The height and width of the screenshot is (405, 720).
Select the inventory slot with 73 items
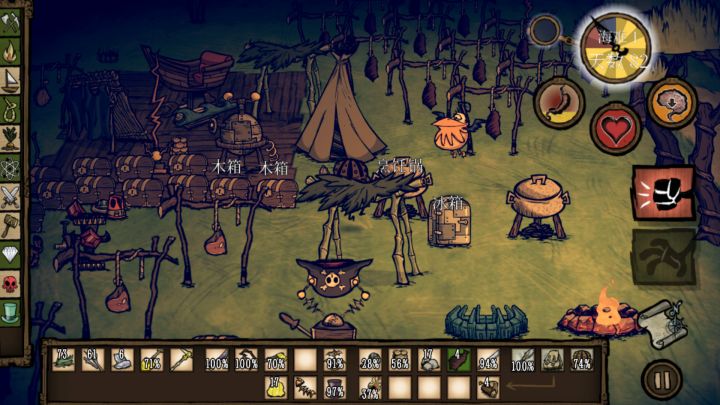point(64,360)
